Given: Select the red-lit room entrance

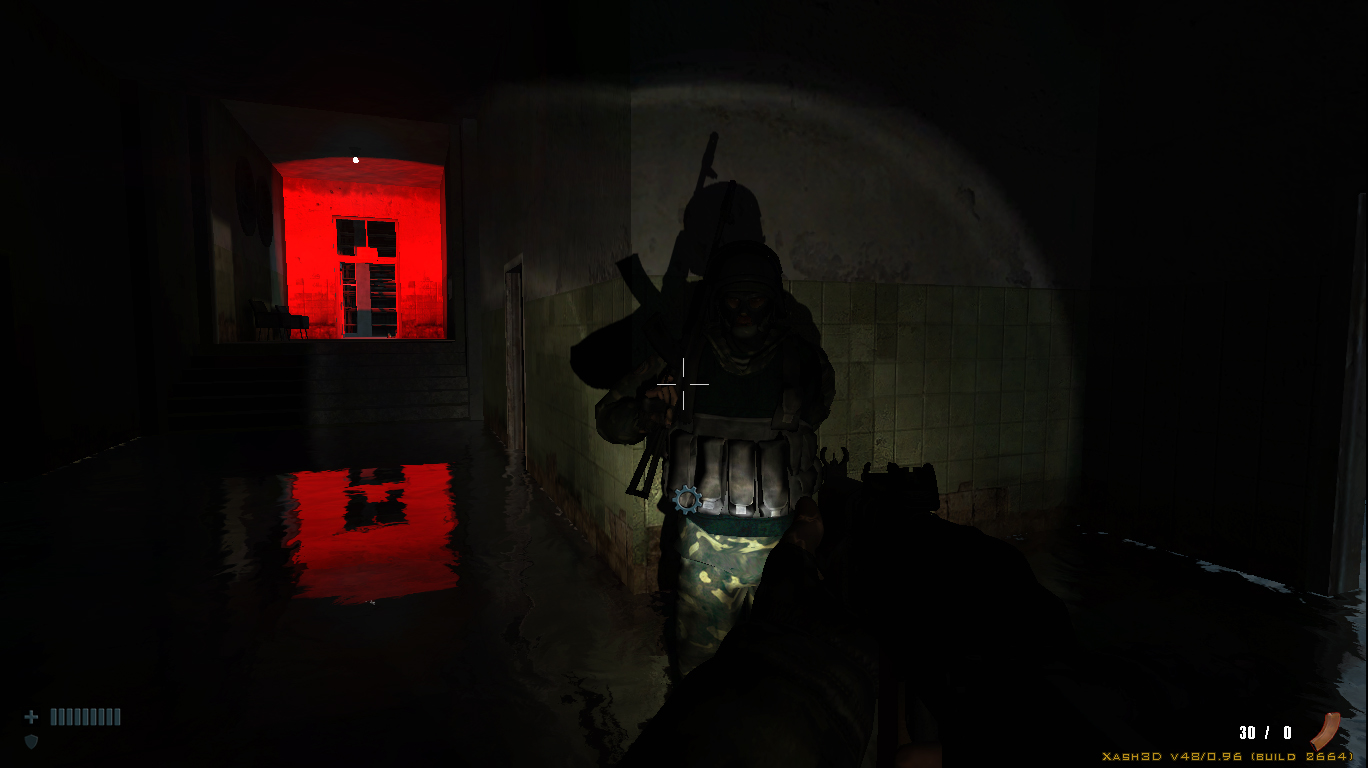Looking at the screenshot, I should pyautogui.click(x=360, y=250).
